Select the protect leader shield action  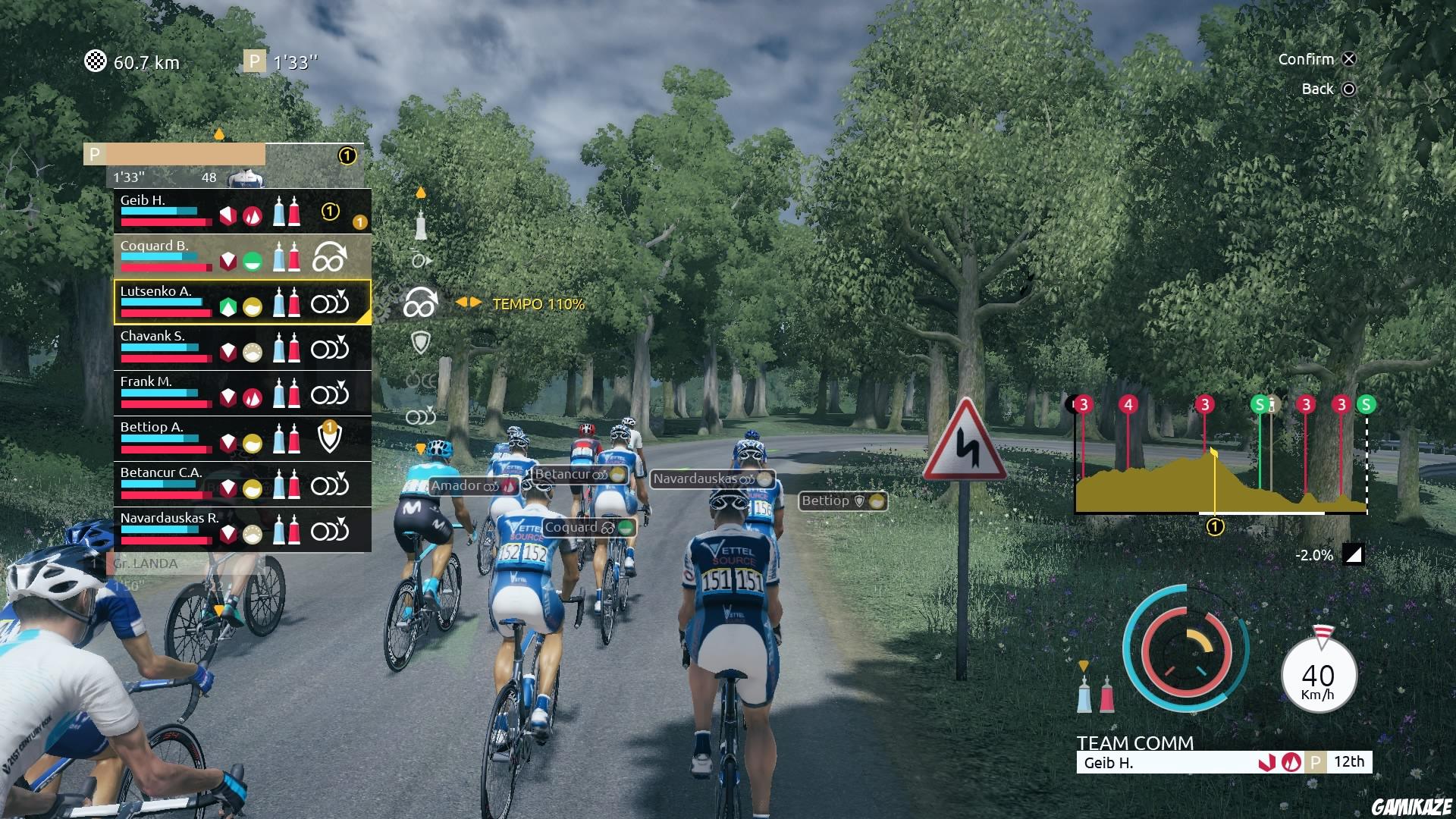(421, 340)
